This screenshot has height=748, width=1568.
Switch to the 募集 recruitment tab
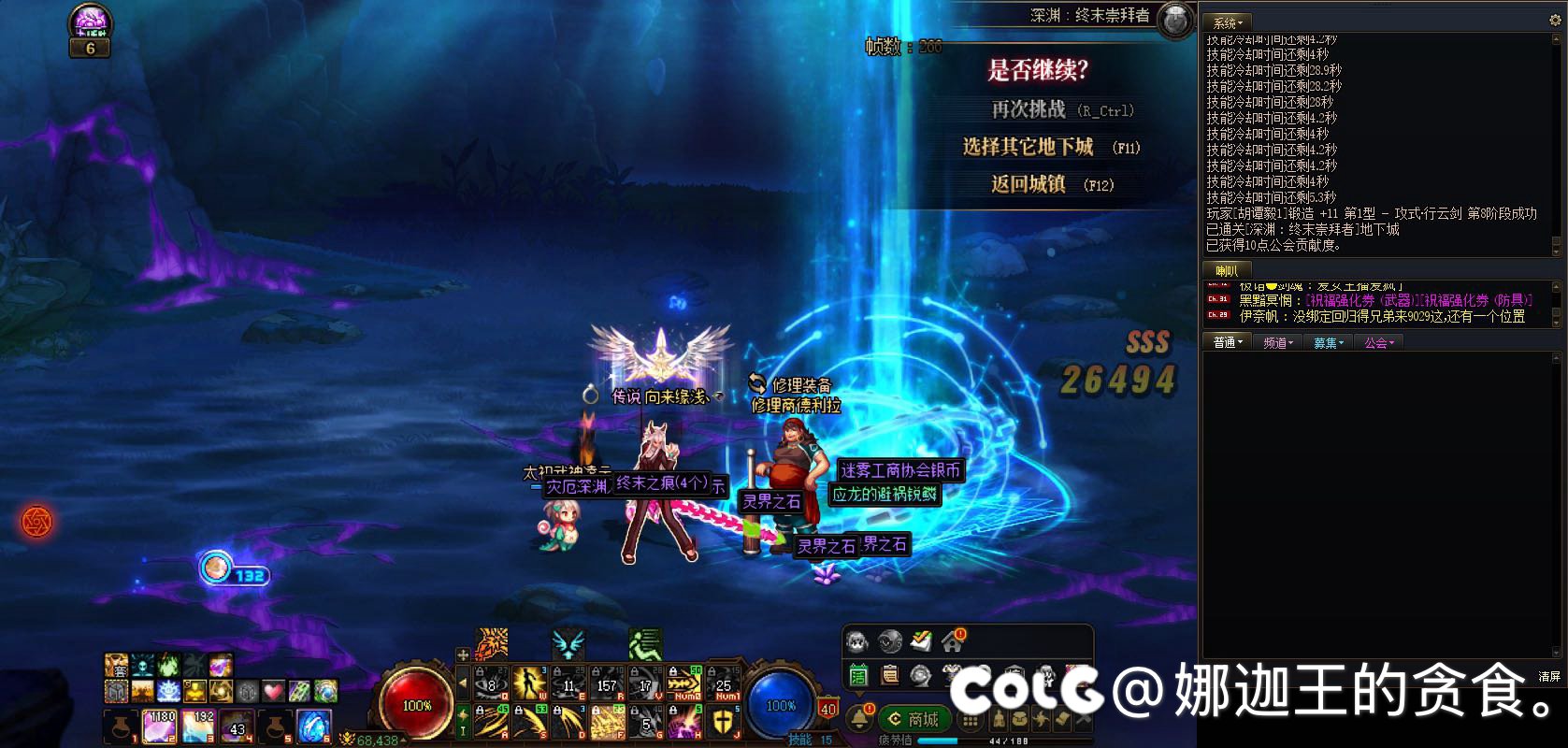(1328, 343)
